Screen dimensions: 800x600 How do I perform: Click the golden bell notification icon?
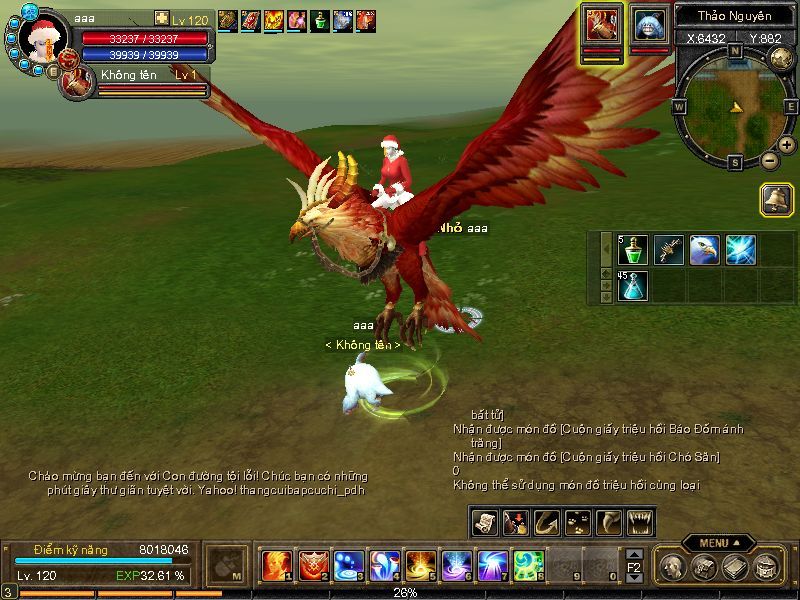(776, 199)
